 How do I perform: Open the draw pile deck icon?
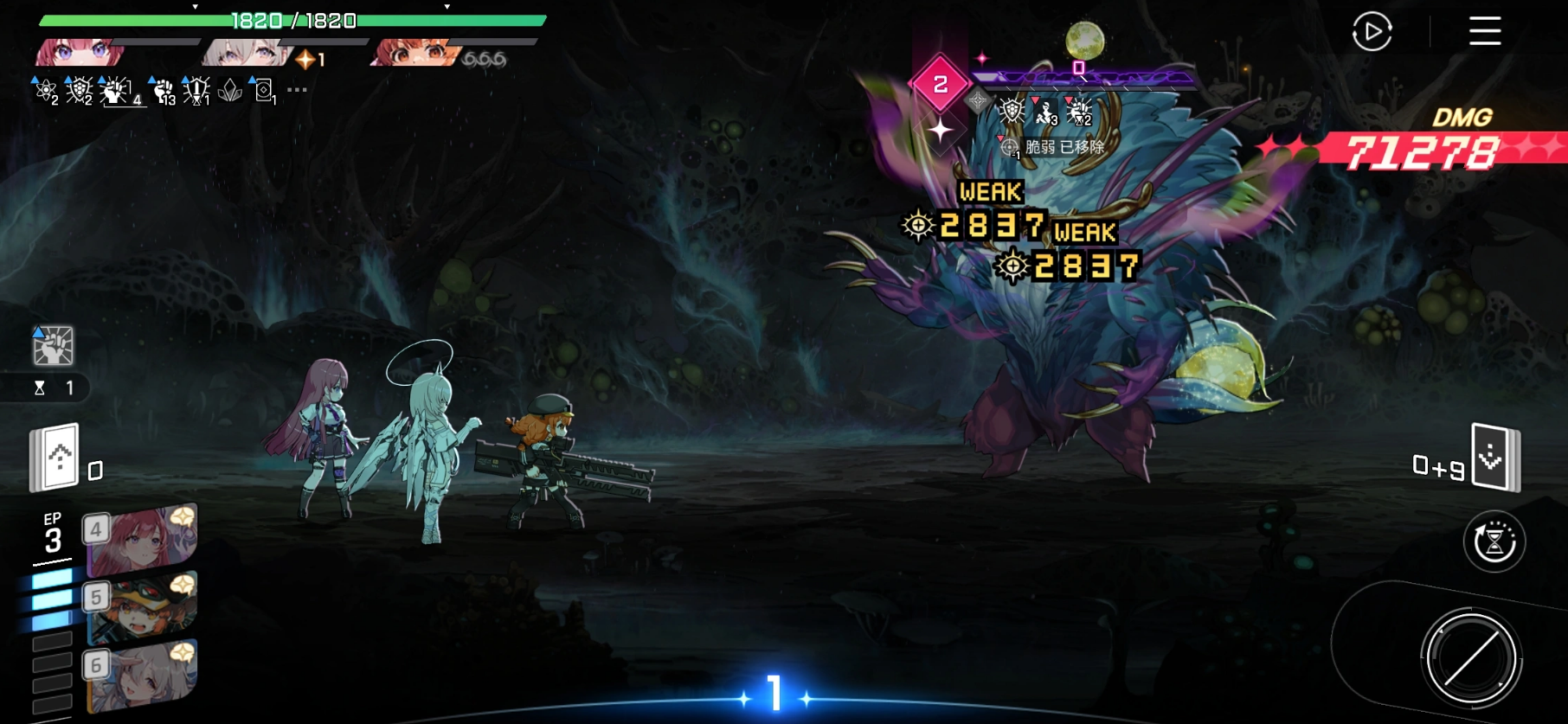[56, 457]
